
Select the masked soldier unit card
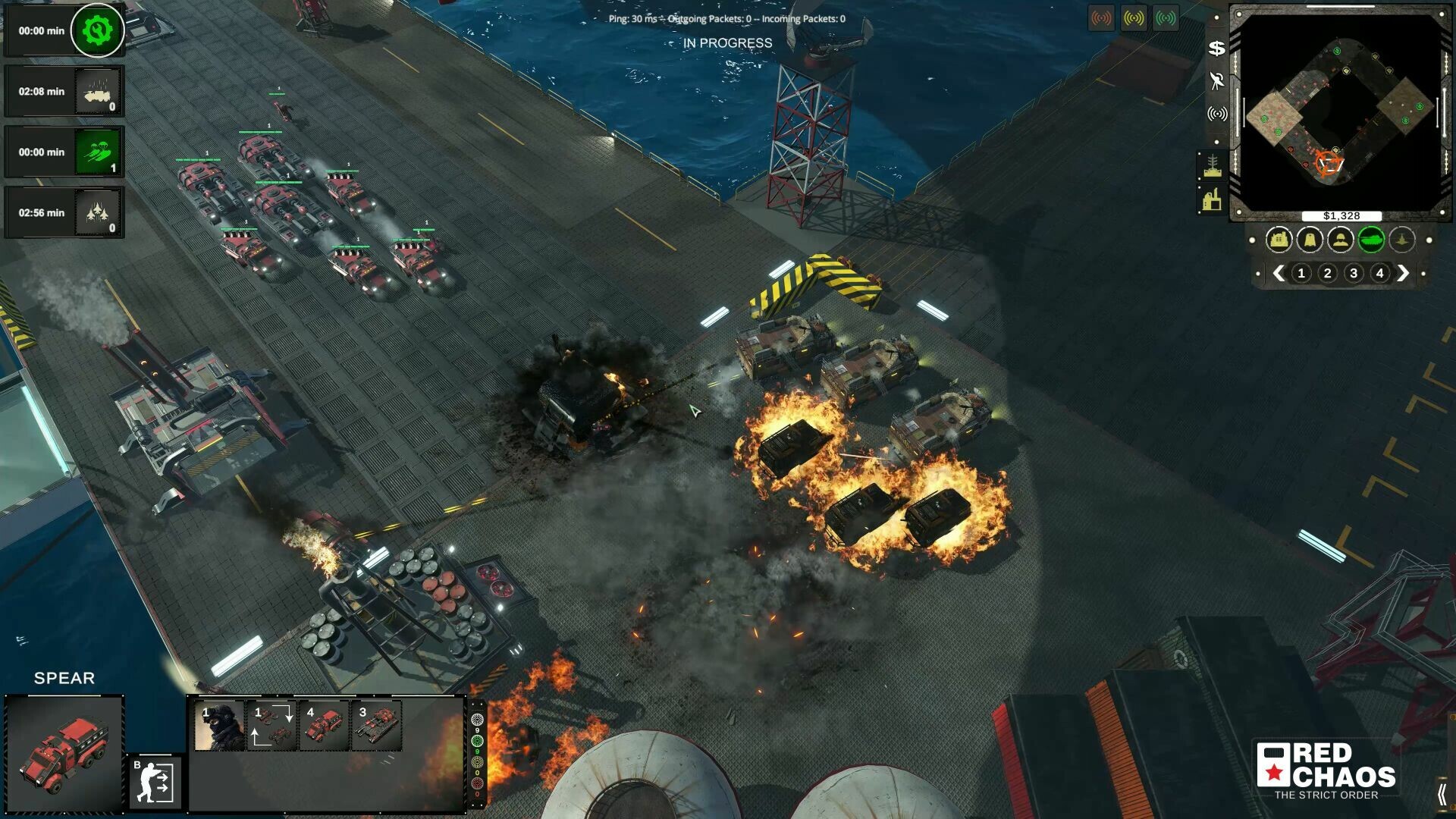219,726
